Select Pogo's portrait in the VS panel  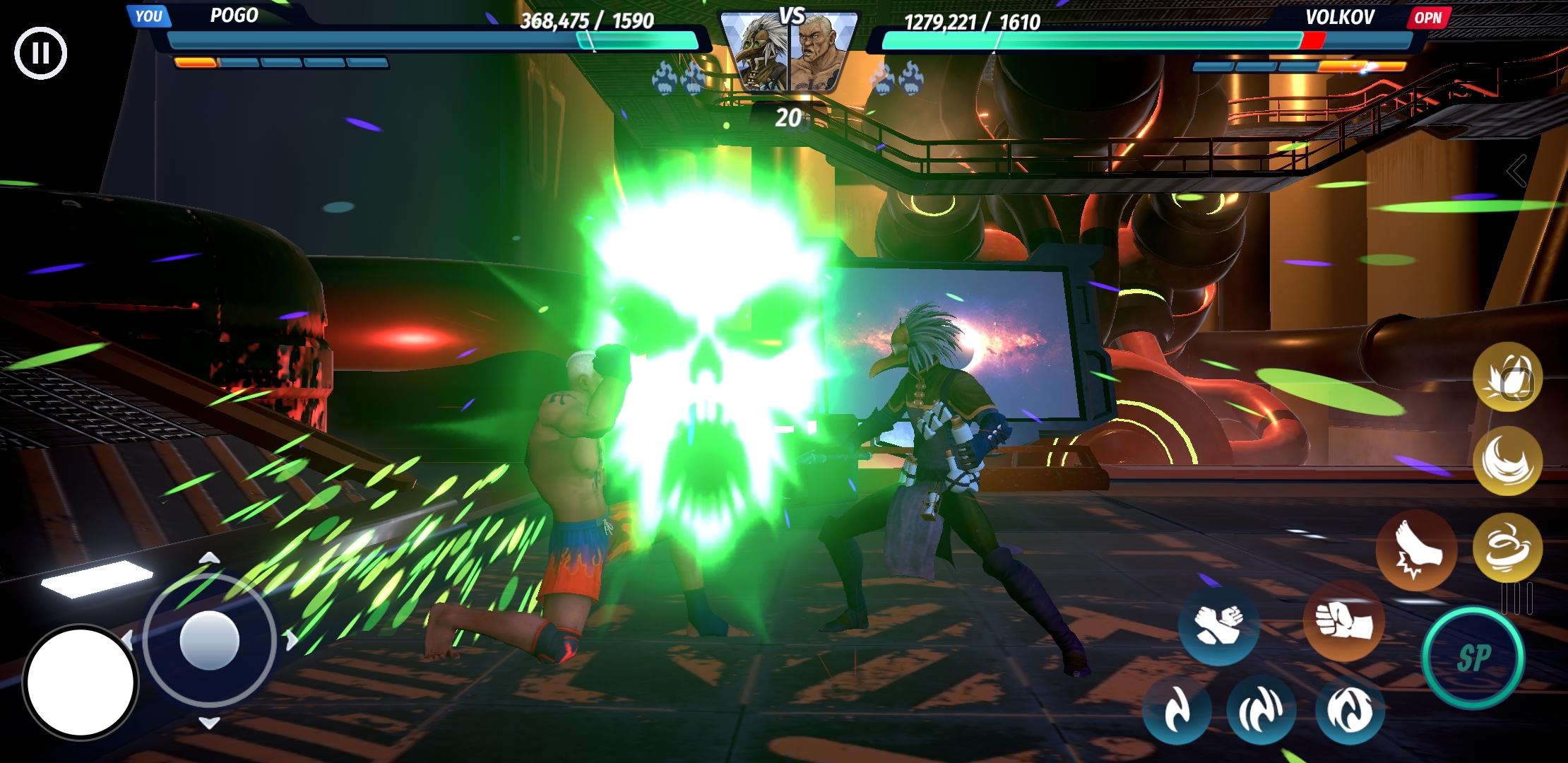[755, 49]
